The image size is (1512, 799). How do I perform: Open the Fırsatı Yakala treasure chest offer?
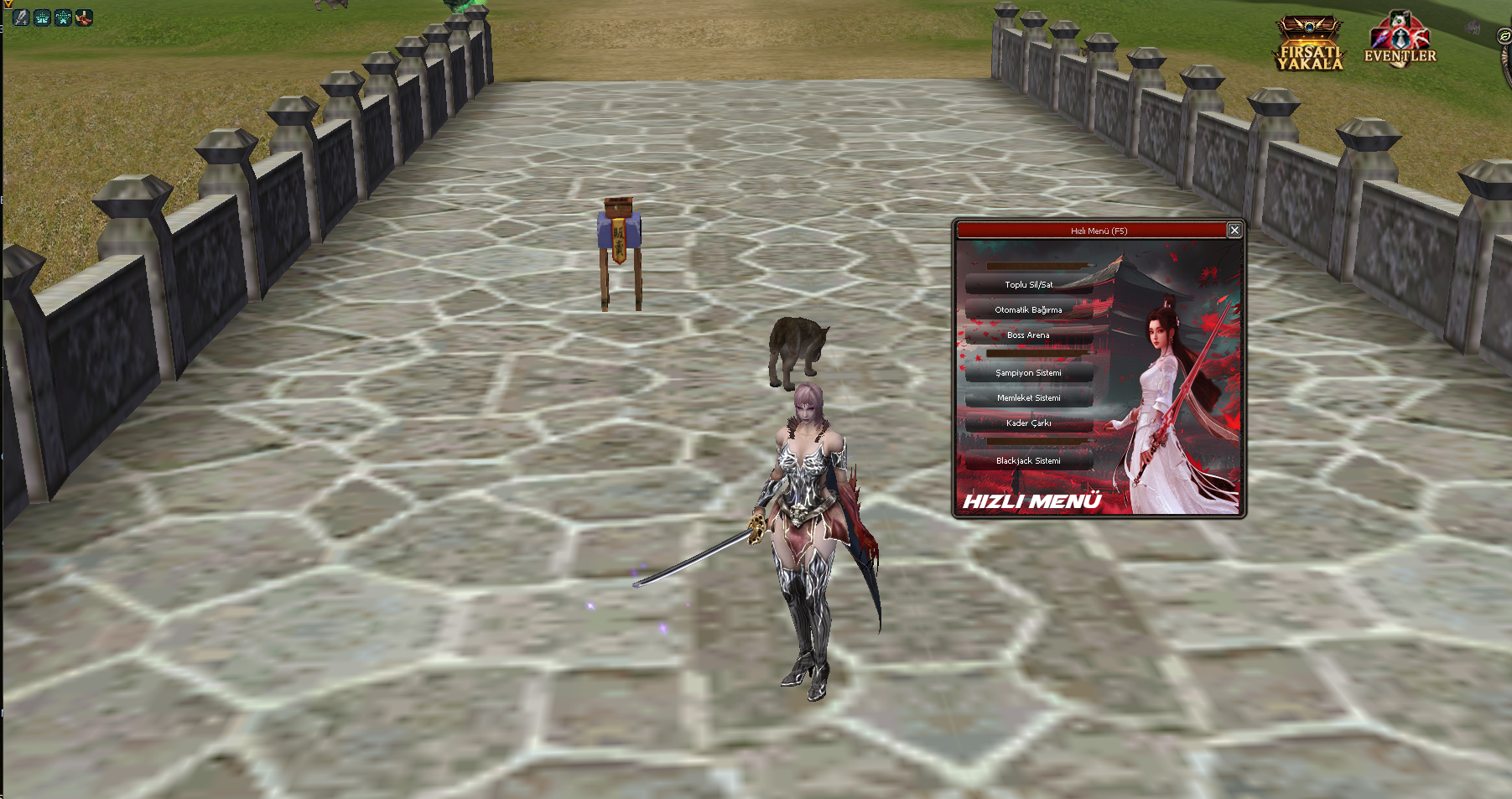click(x=1309, y=44)
